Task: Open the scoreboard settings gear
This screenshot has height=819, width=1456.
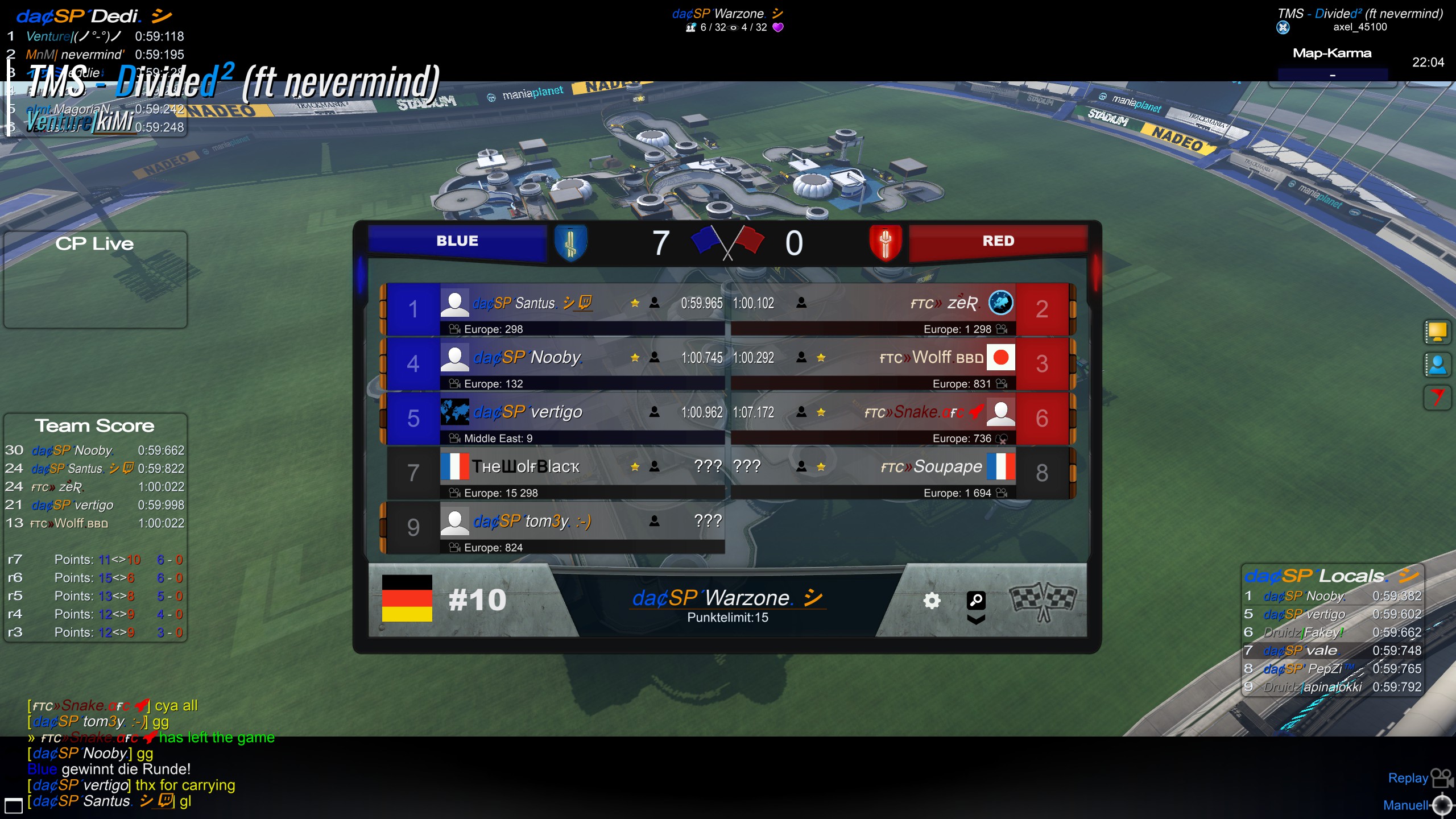Action: pyautogui.click(x=932, y=601)
